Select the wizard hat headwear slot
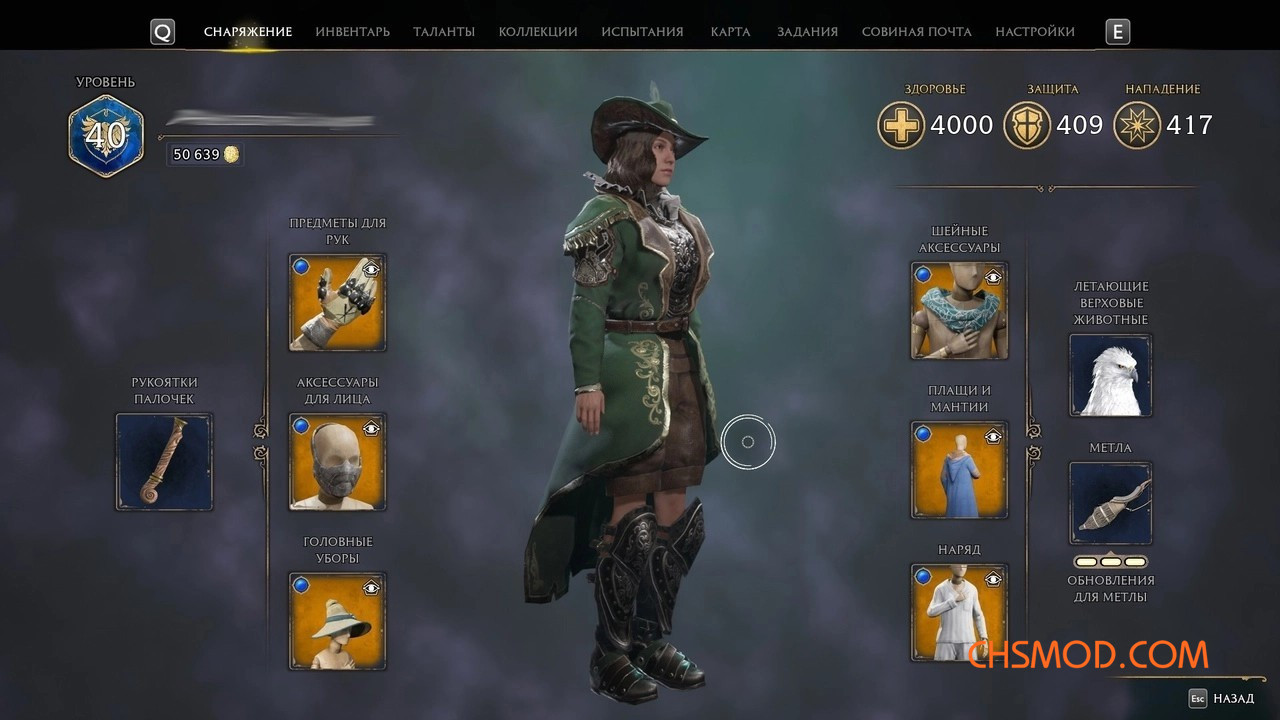Screen dimensions: 1280x720 tap(337, 621)
